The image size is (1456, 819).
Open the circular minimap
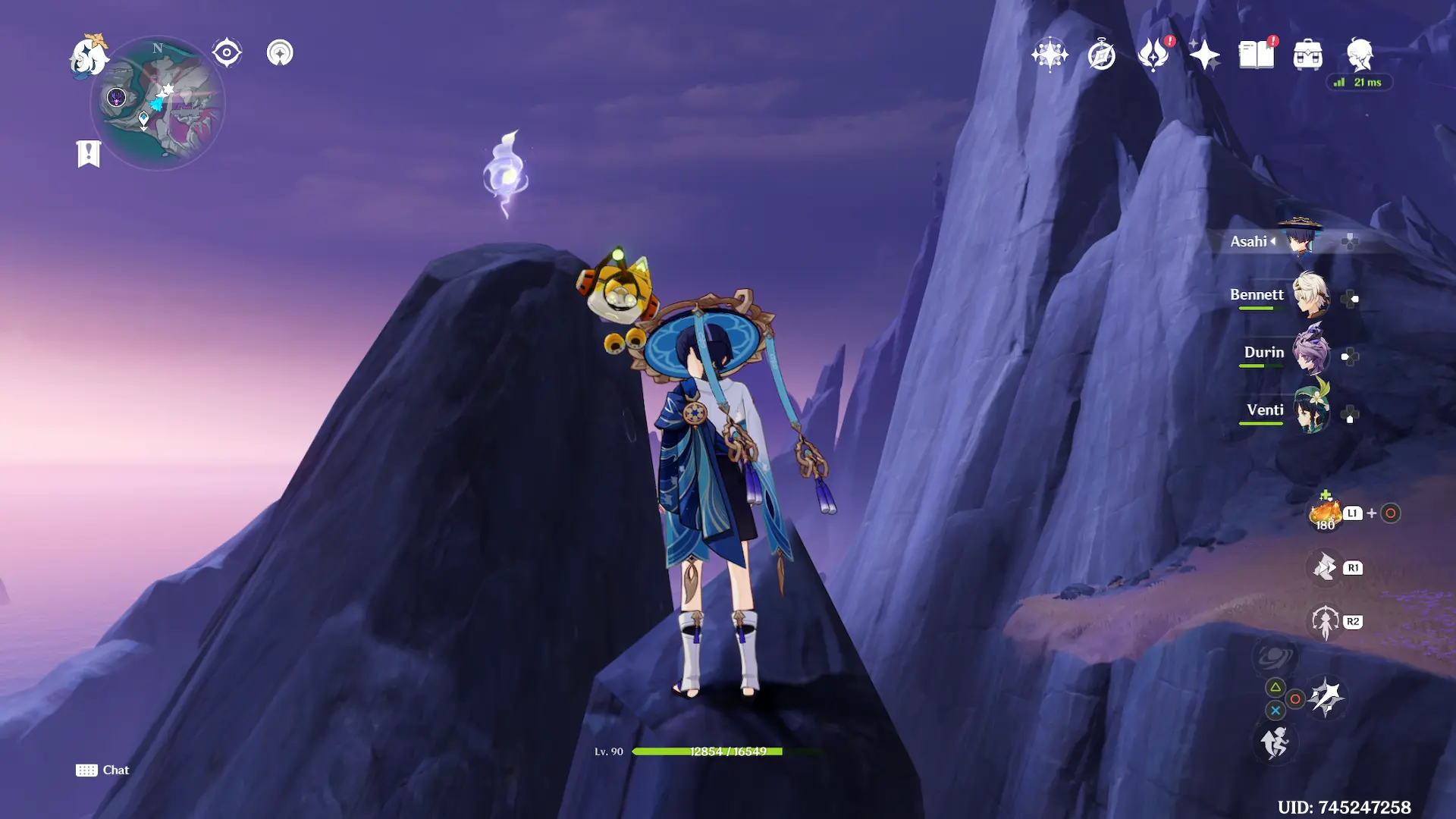coord(158,104)
